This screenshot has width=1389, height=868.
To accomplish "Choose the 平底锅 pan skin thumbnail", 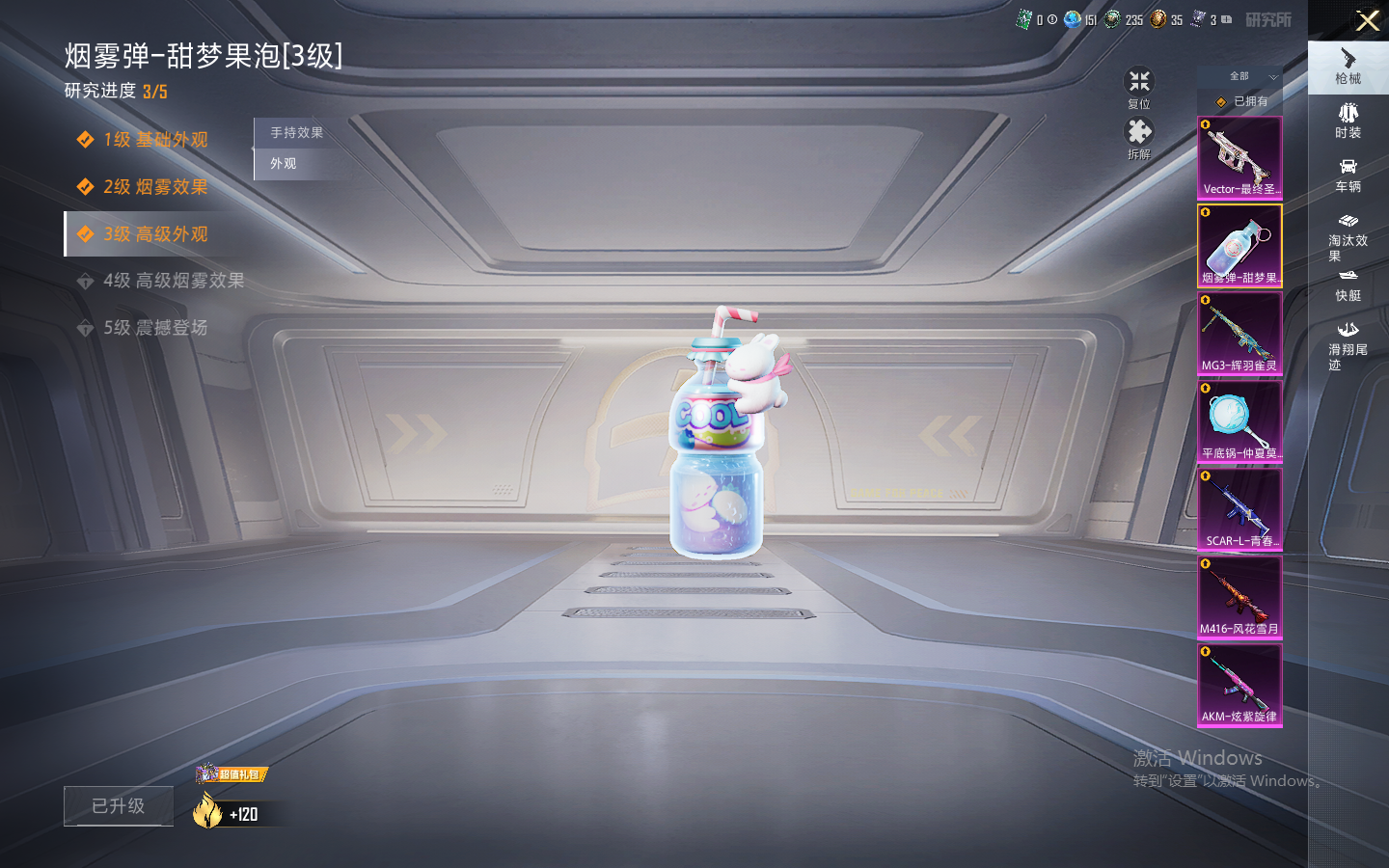I will (x=1239, y=421).
